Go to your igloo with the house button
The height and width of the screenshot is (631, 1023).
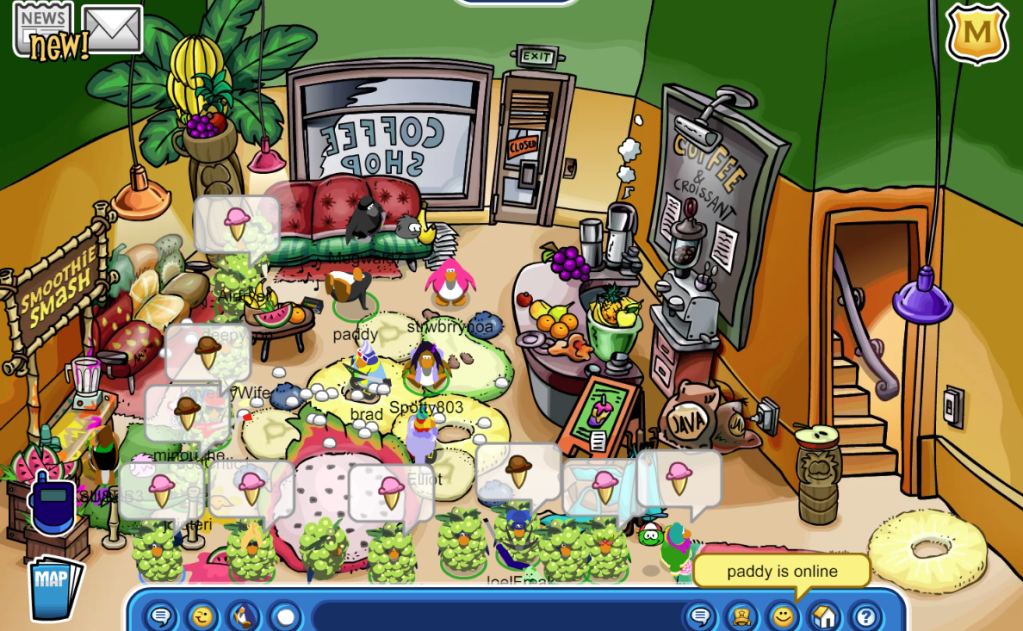(824, 615)
